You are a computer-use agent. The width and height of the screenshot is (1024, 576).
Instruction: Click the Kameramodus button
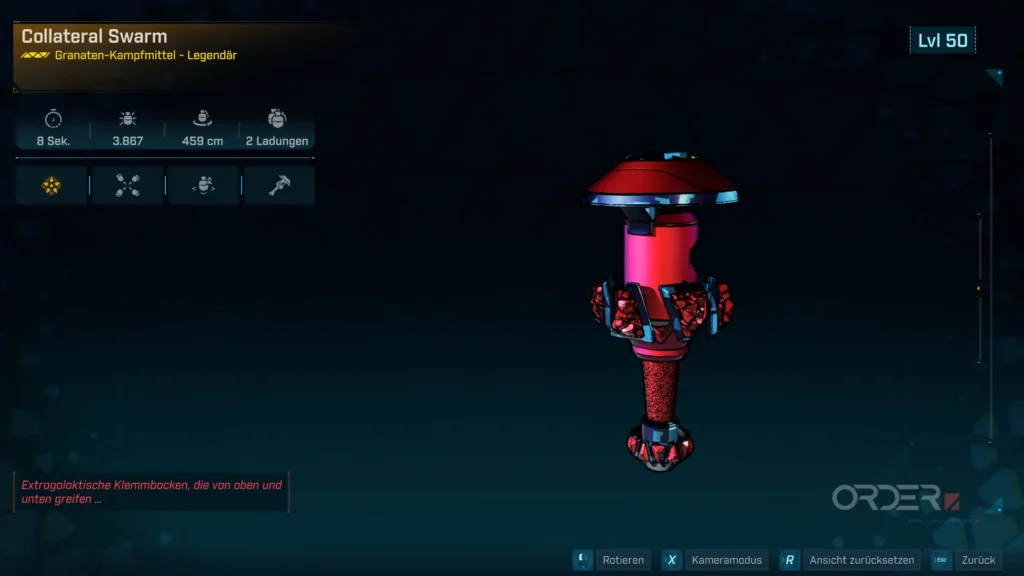[715, 560]
